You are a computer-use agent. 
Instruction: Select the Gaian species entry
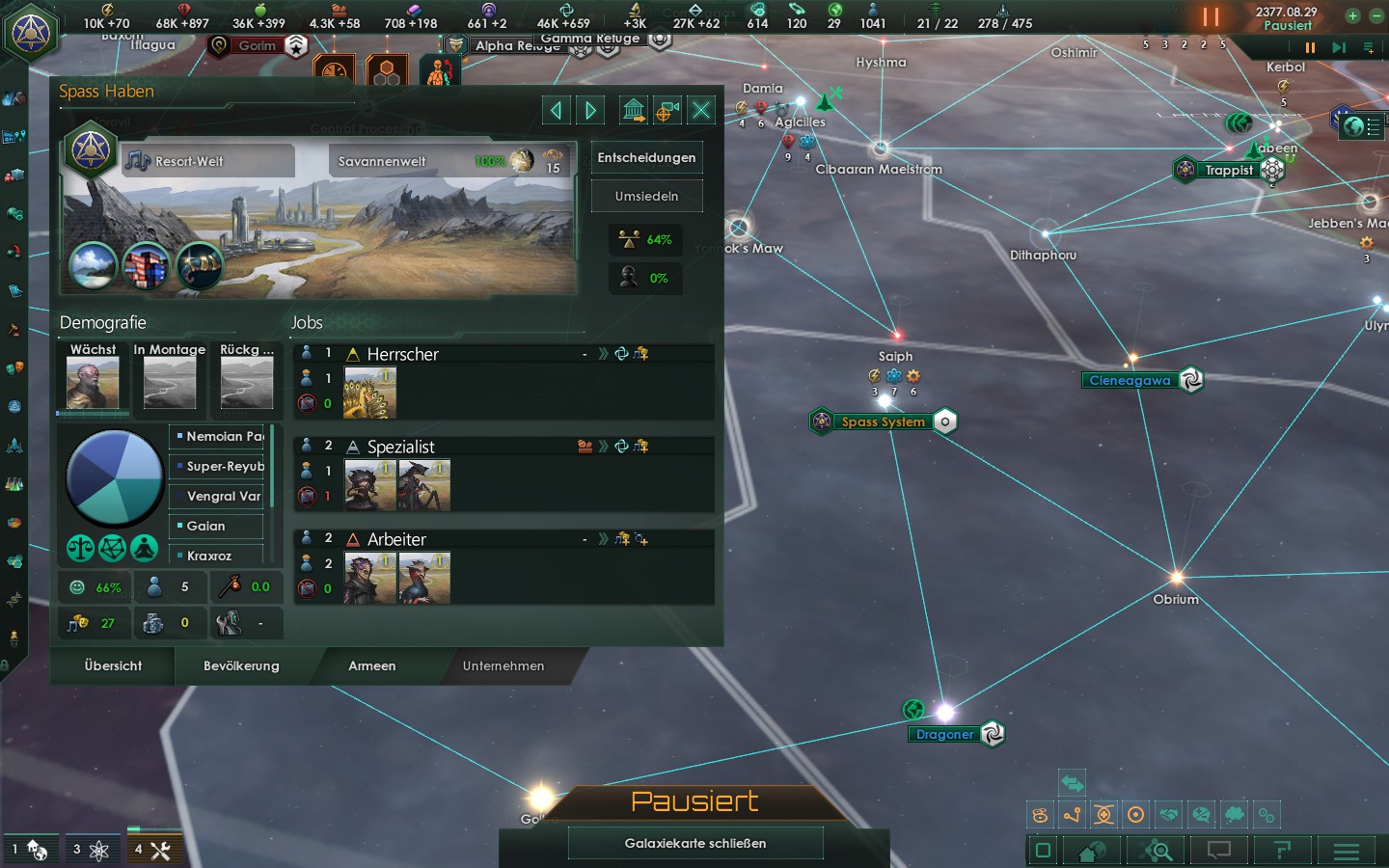point(218,526)
